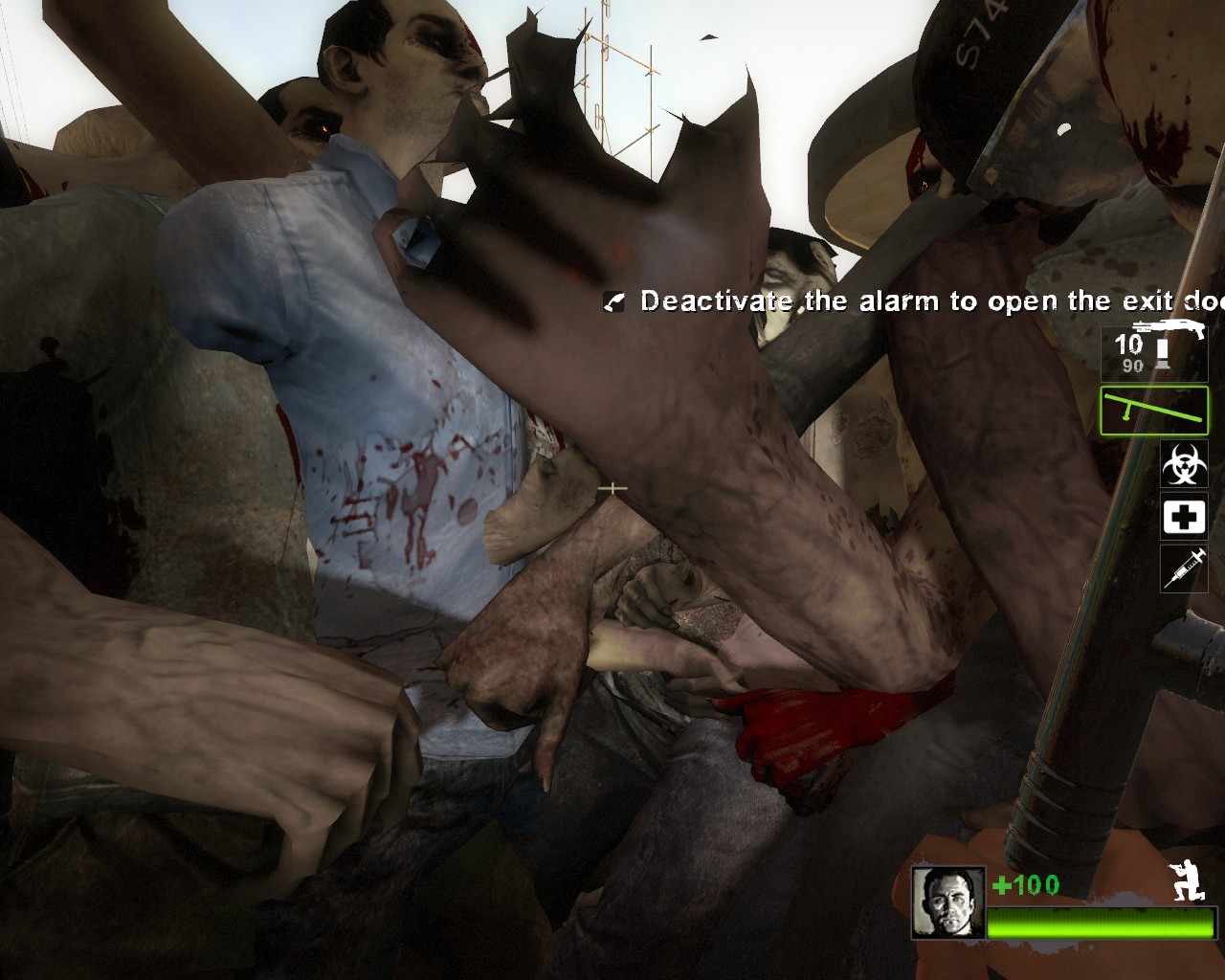Select the adrenaline syringe slot
This screenshot has height=980, width=1225.
[x=1184, y=568]
